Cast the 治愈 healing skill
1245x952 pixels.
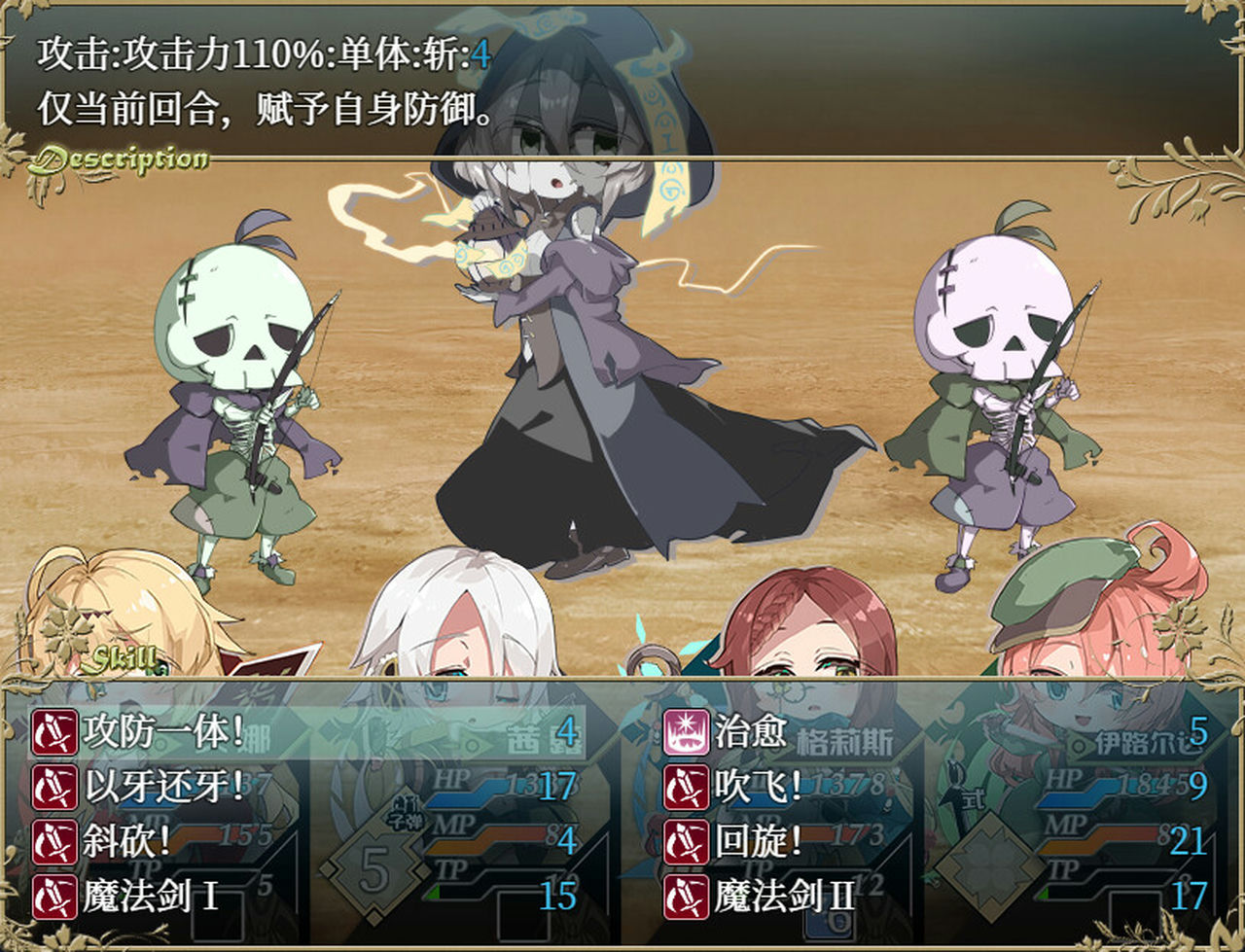(749, 731)
